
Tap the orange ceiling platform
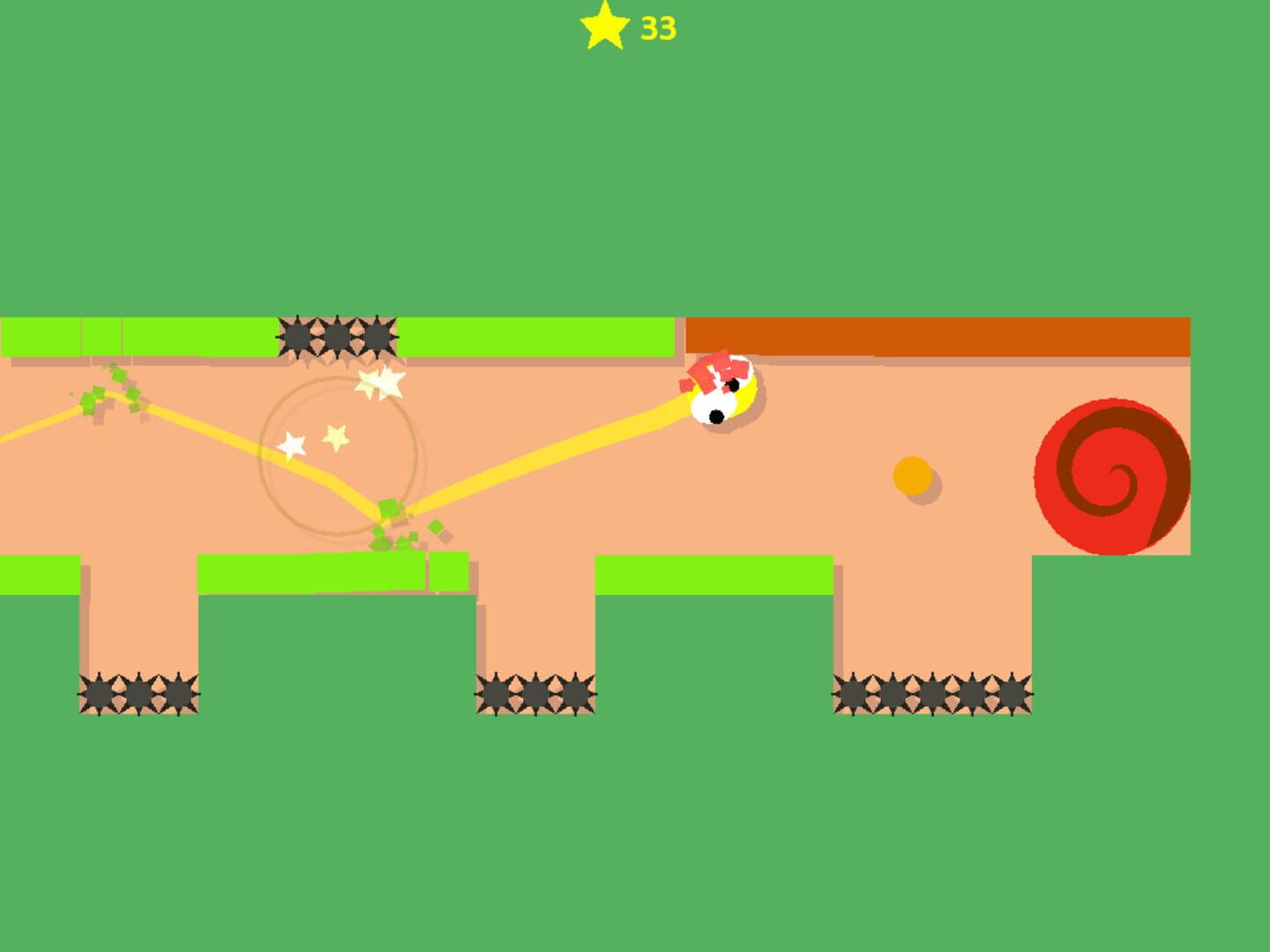point(935,337)
